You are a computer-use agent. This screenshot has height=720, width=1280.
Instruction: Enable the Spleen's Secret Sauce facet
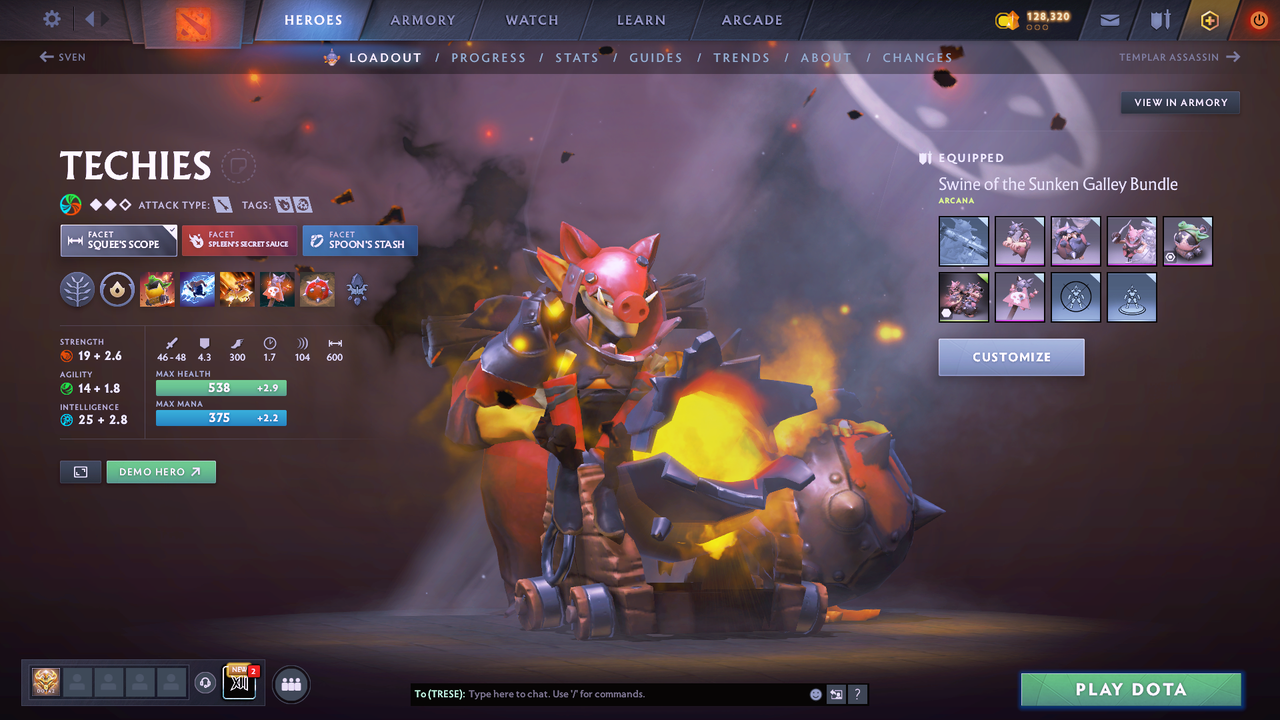tap(239, 240)
